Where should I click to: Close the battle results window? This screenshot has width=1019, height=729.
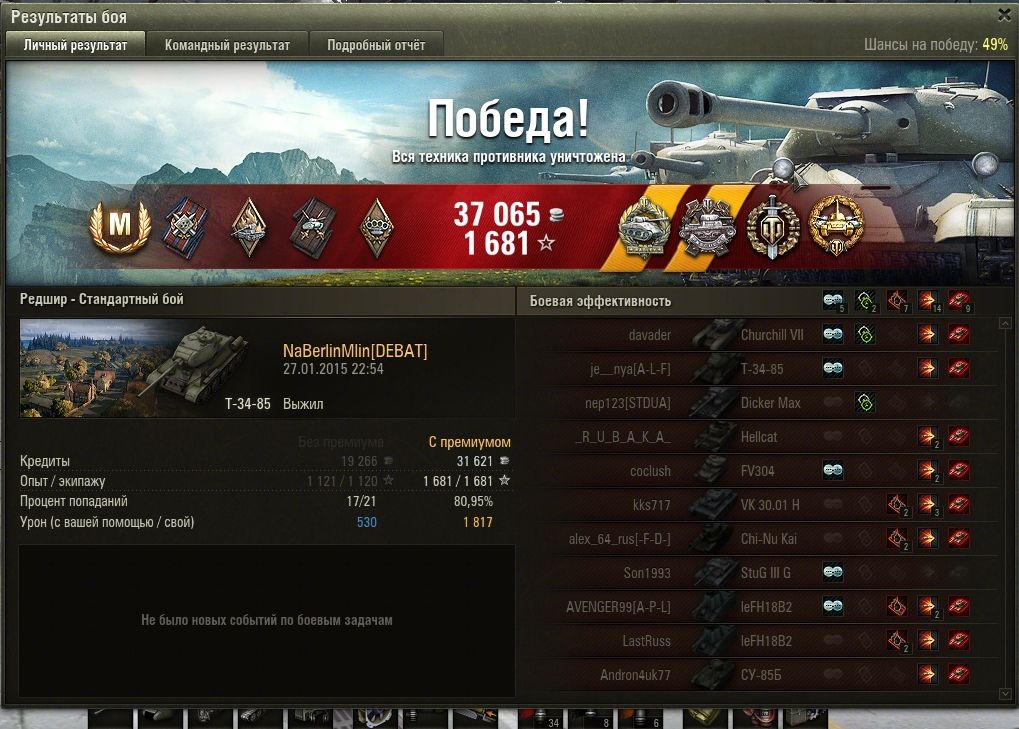(1004, 15)
